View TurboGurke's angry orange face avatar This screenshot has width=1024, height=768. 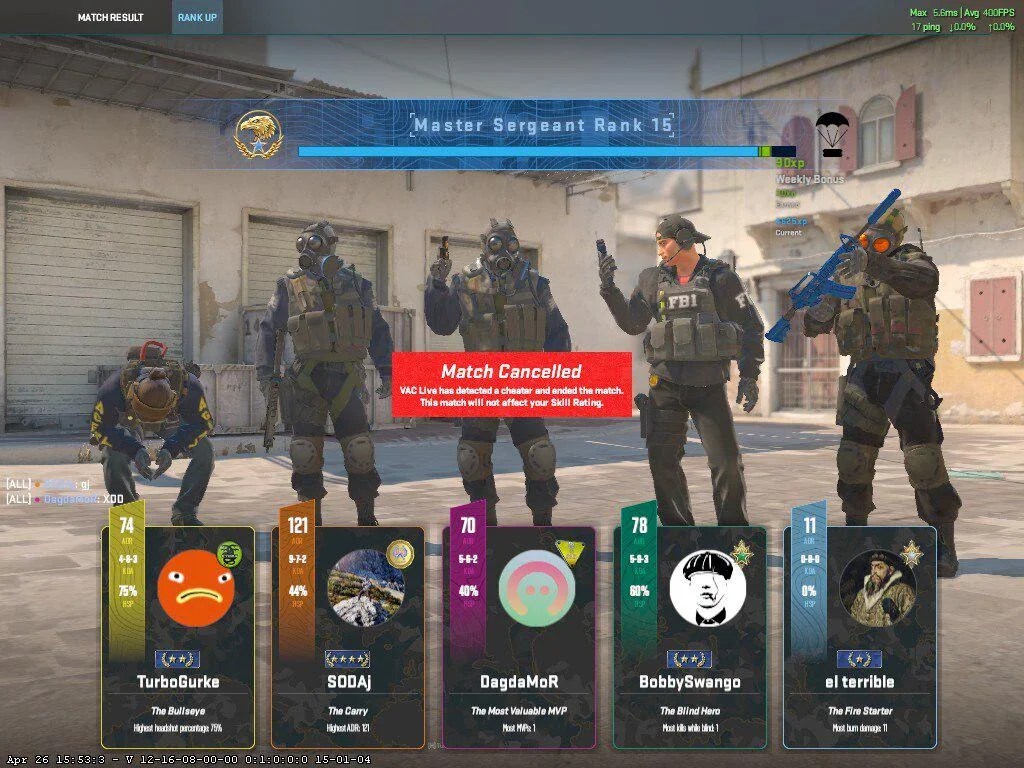point(196,587)
